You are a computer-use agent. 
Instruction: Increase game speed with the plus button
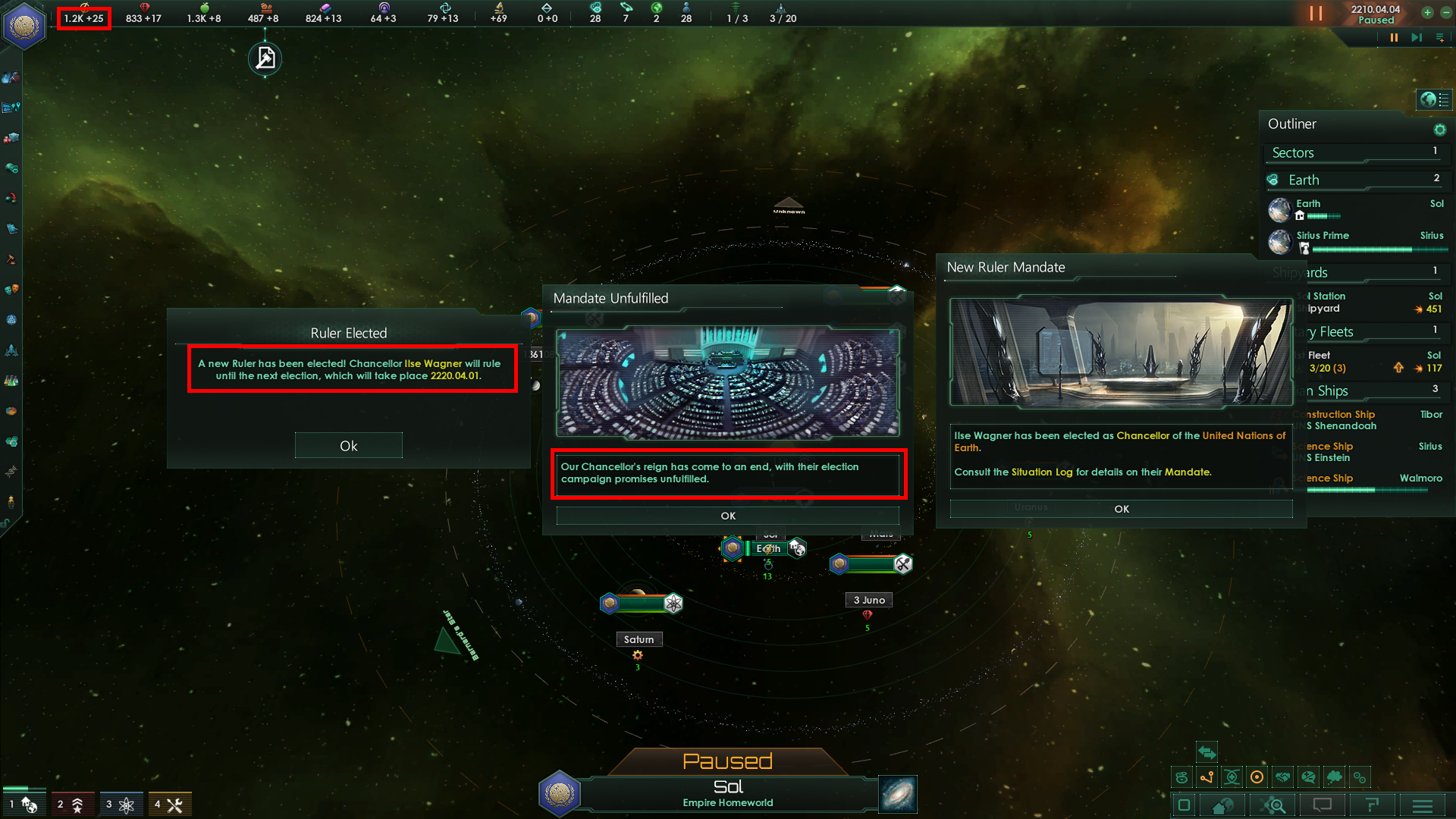pos(1427,12)
